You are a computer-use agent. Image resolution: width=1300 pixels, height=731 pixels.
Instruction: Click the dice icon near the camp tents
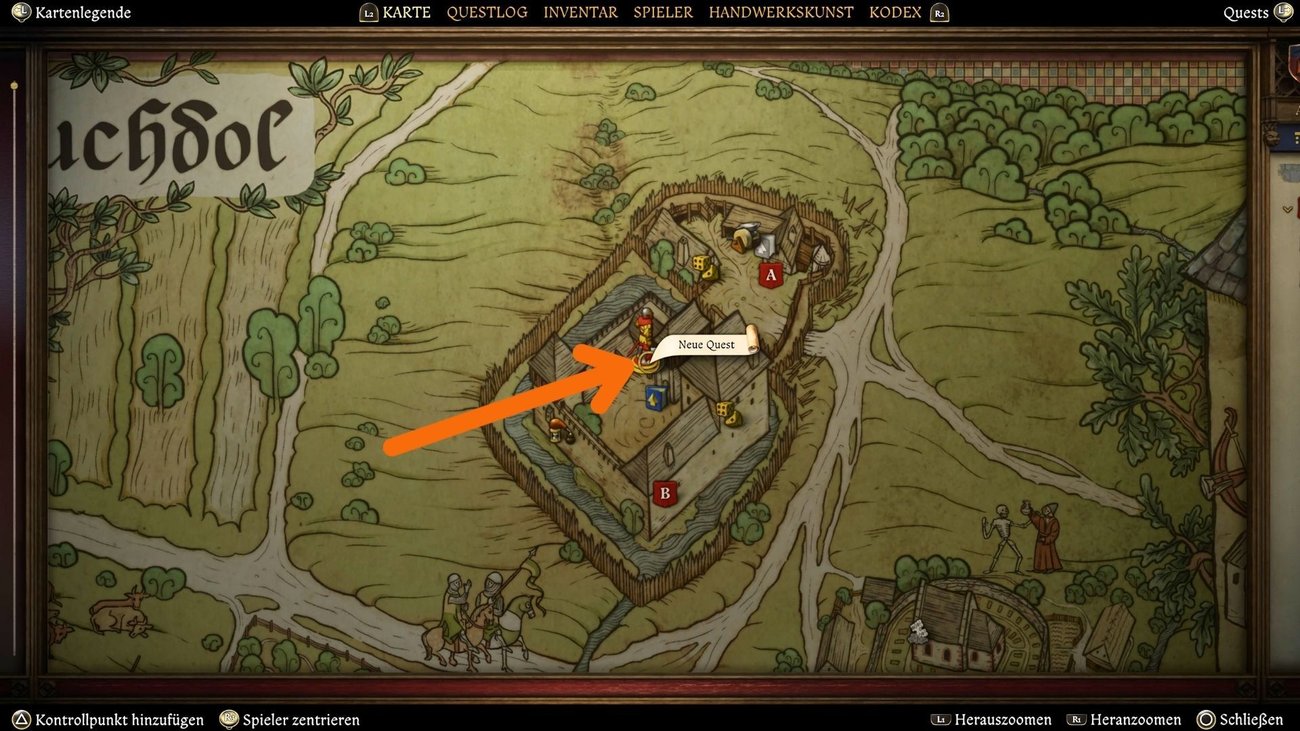tap(703, 266)
